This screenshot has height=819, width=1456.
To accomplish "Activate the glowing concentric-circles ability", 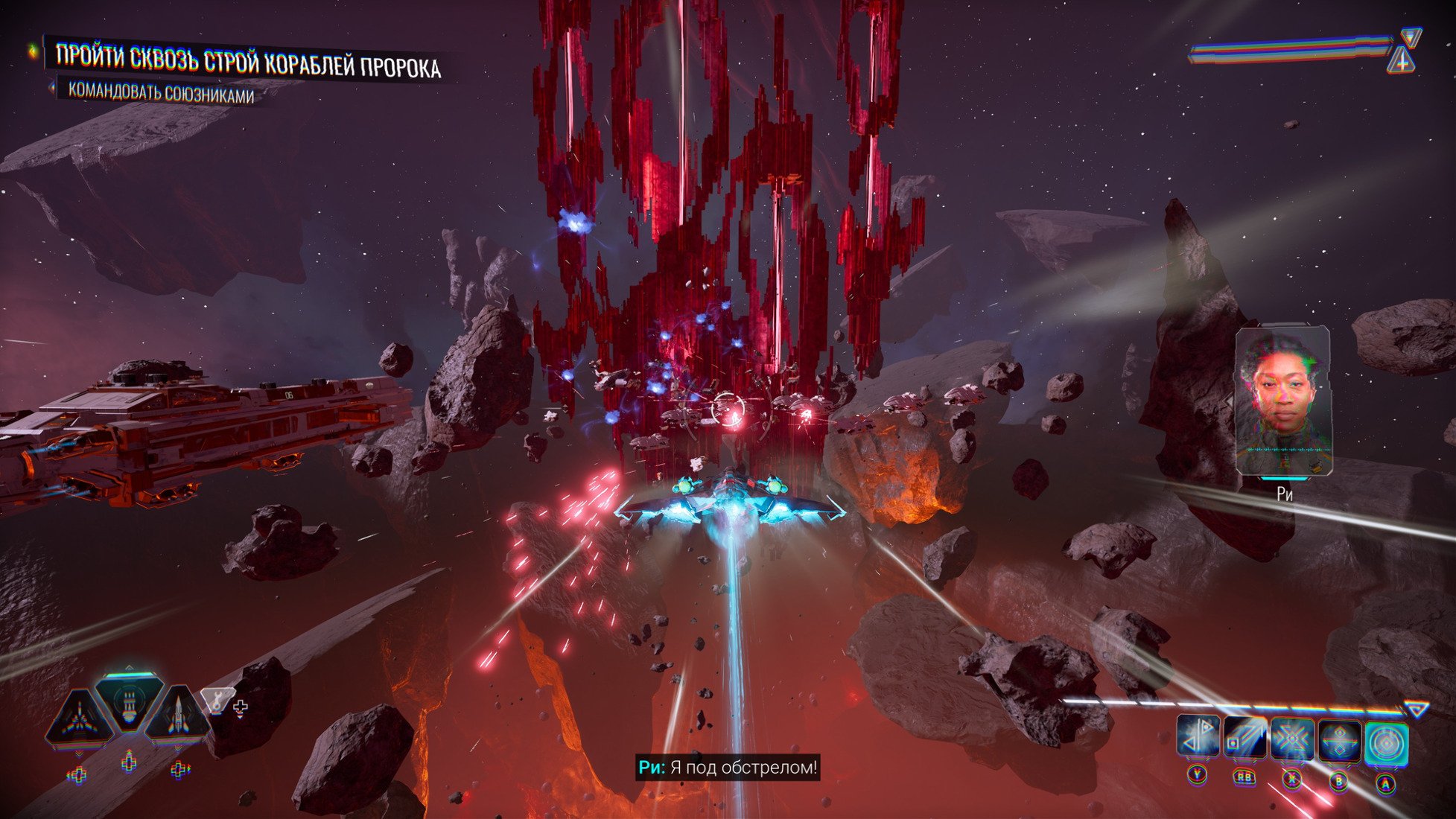I will click(1386, 744).
